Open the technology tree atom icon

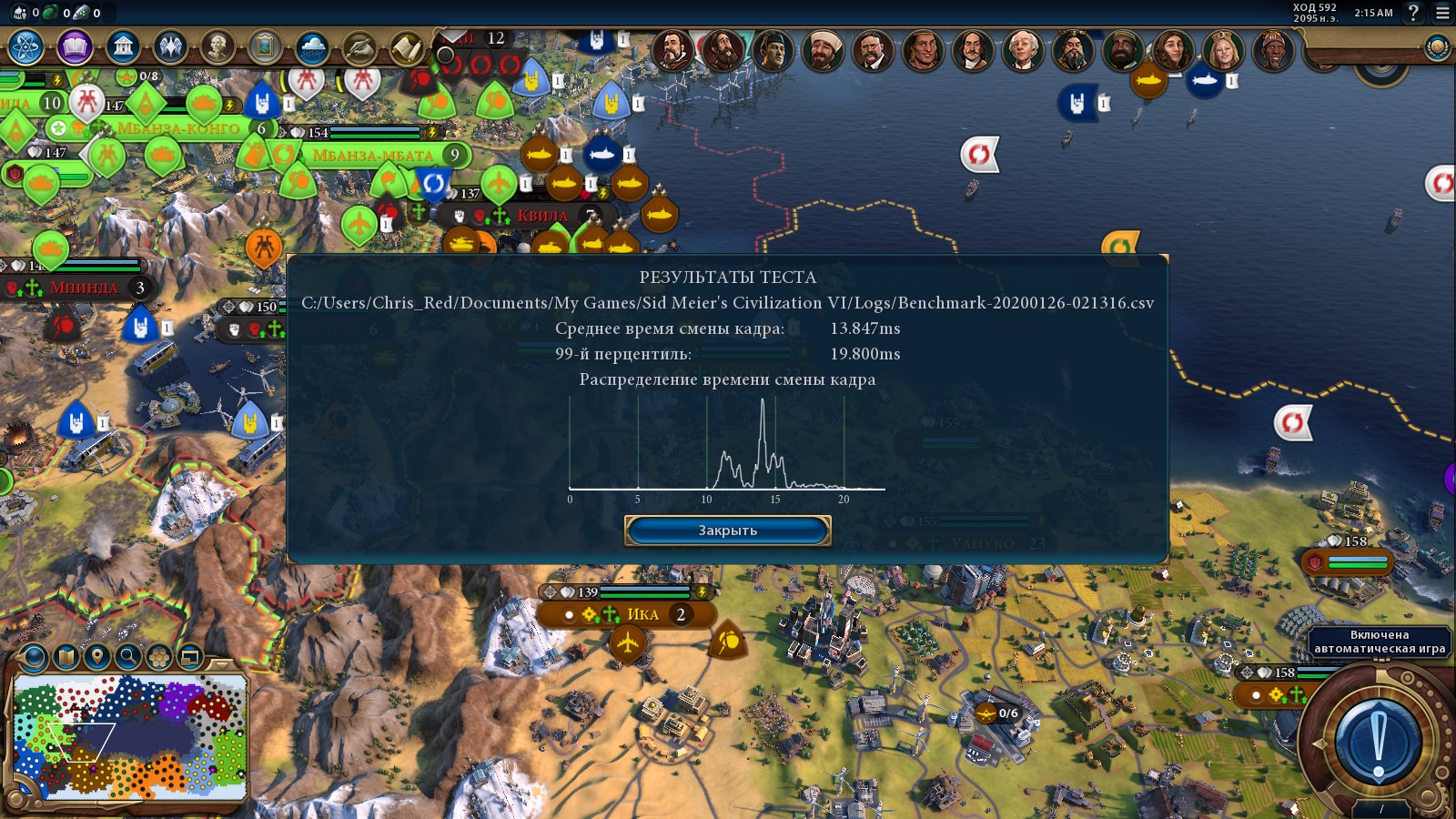click(x=26, y=46)
